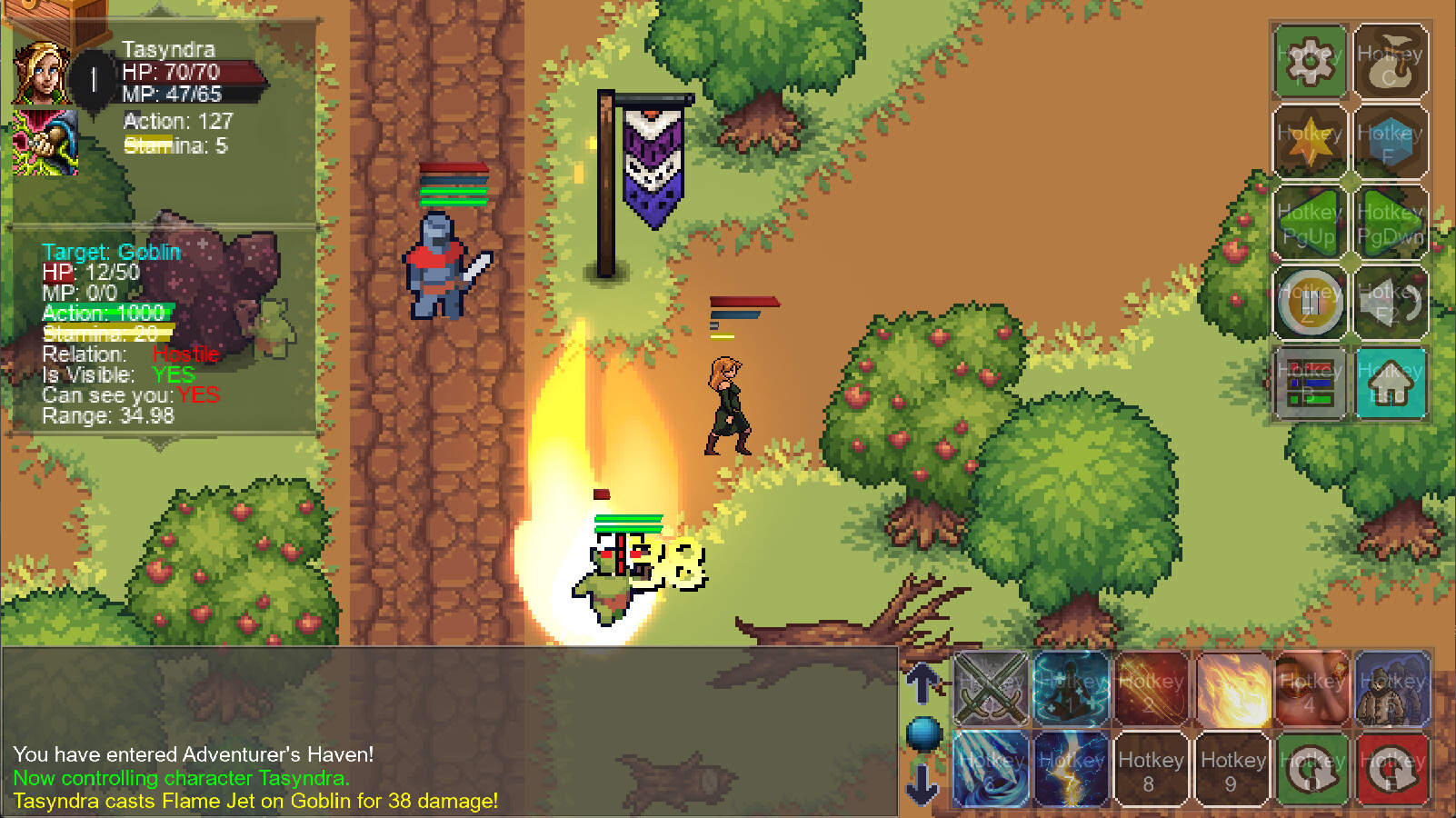Screen dimensions: 1456x818
Task: Mute audio with the speaker icon on F2
Action: [x=1391, y=302]
